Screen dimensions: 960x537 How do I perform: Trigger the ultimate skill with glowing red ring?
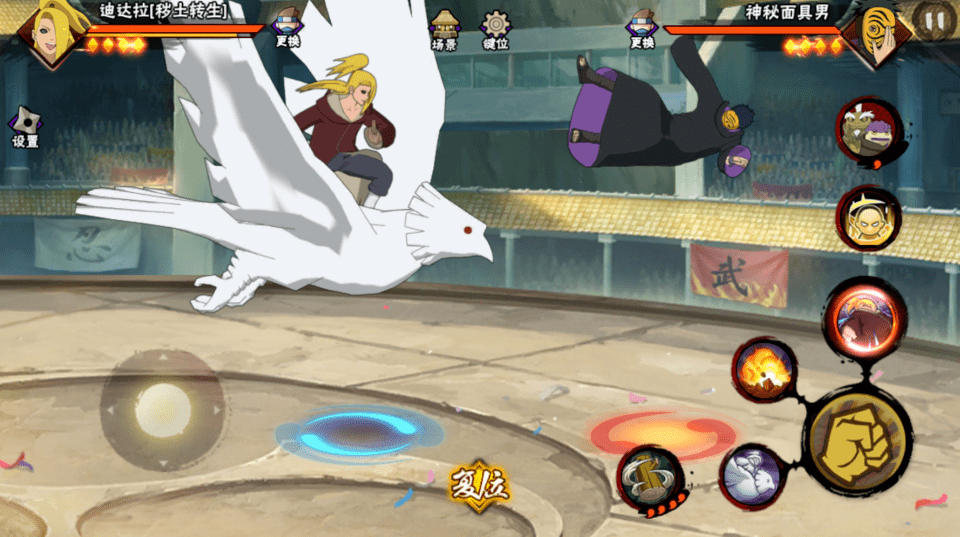864,319
